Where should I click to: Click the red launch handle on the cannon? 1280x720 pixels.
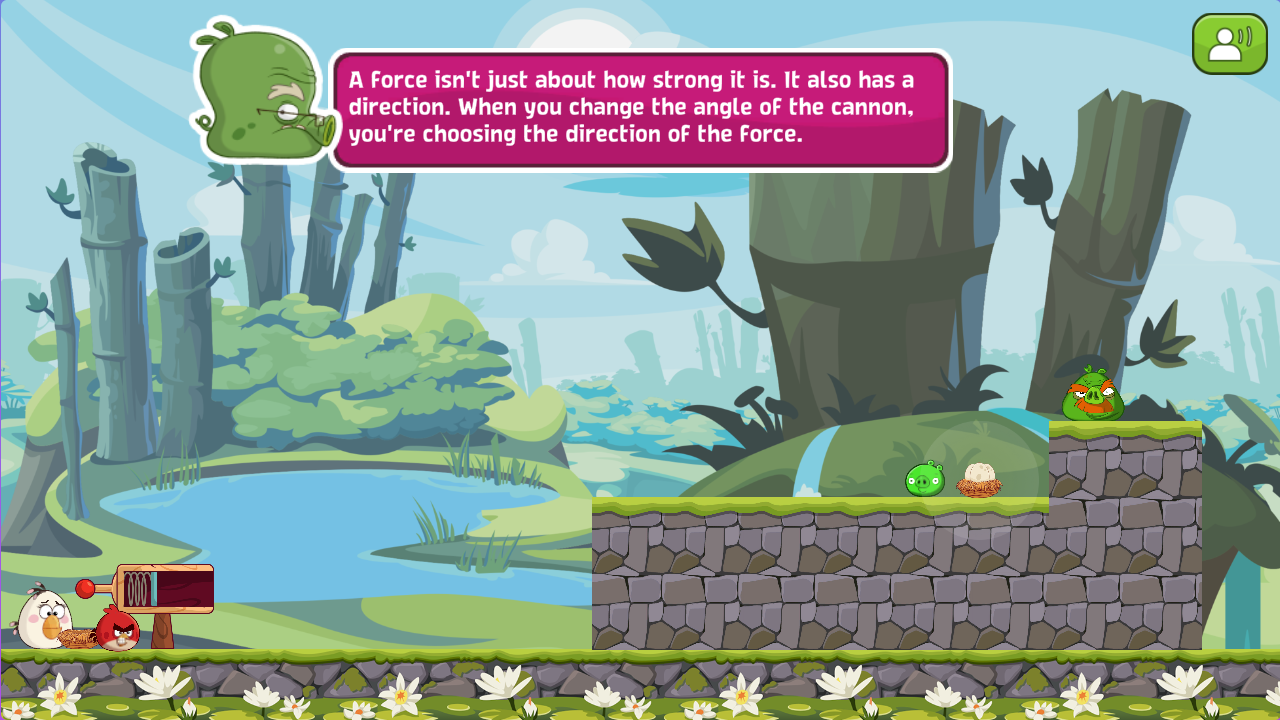coord(84,587)
